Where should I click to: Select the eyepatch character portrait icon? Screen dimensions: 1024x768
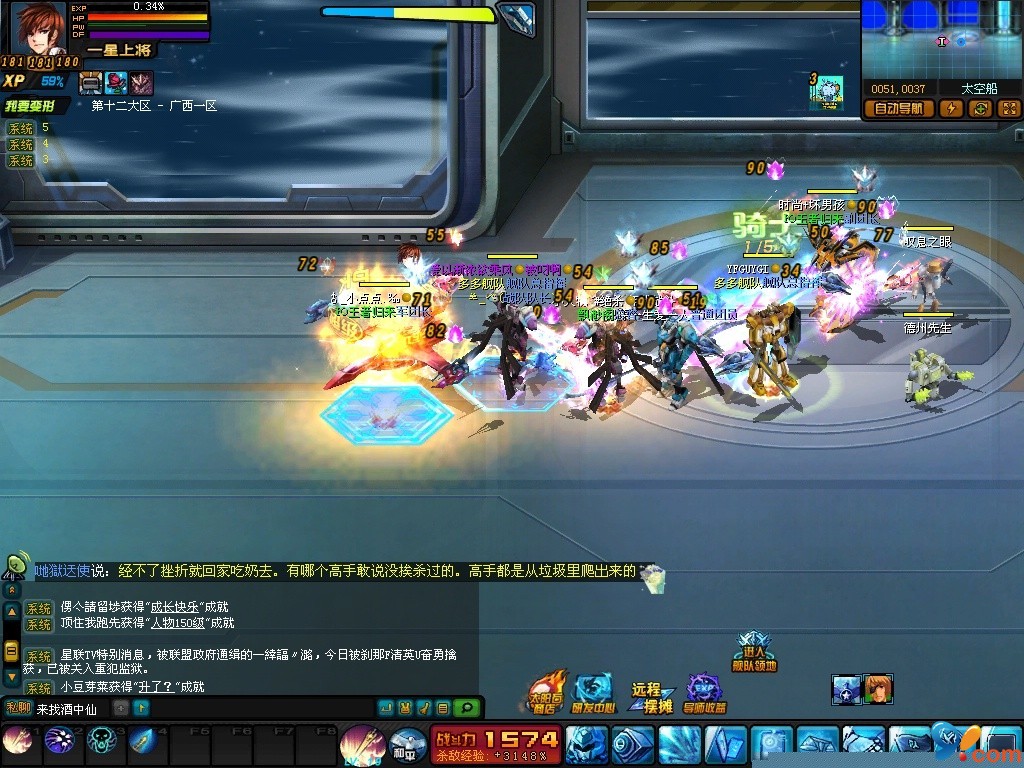[x=877, y=689]
